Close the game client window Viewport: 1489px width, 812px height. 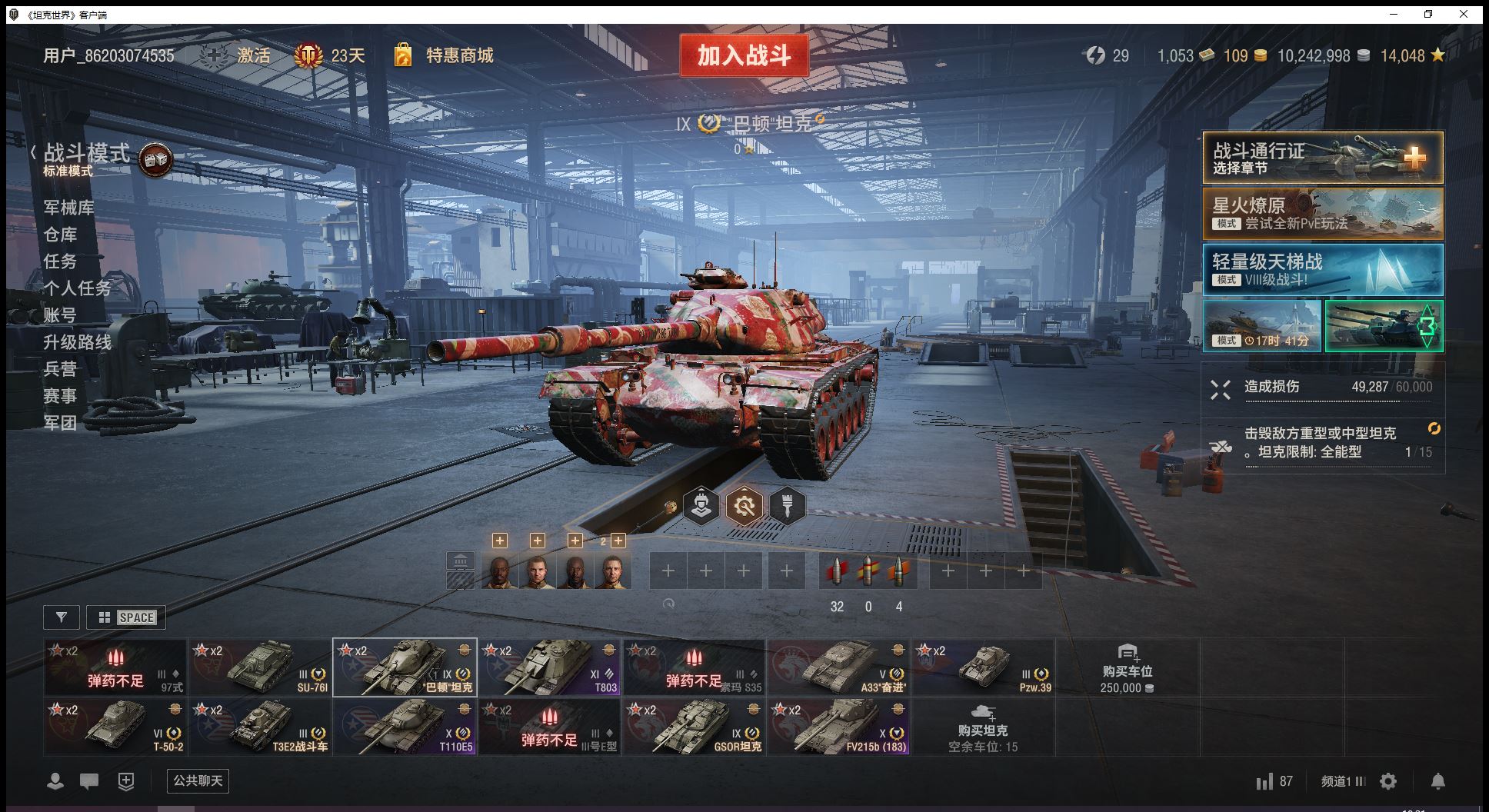[1464, 14]
